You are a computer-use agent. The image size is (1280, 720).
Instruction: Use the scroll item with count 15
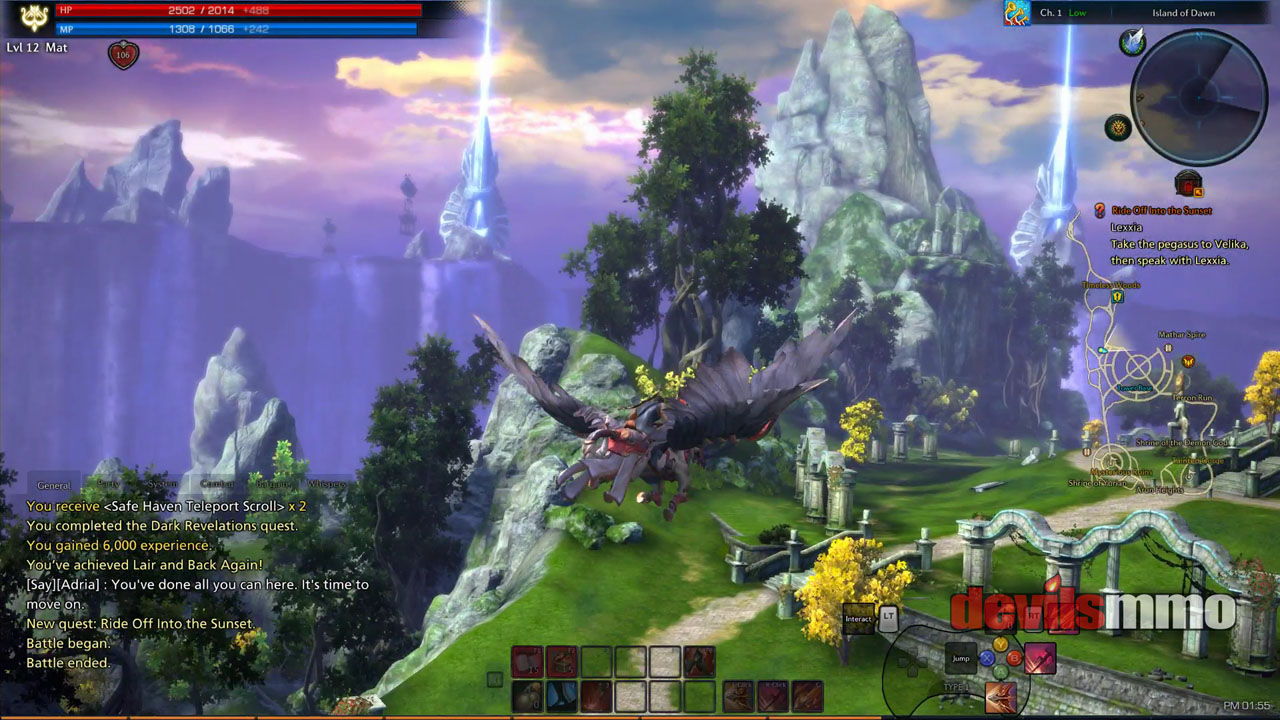click(x=528, y=661)
